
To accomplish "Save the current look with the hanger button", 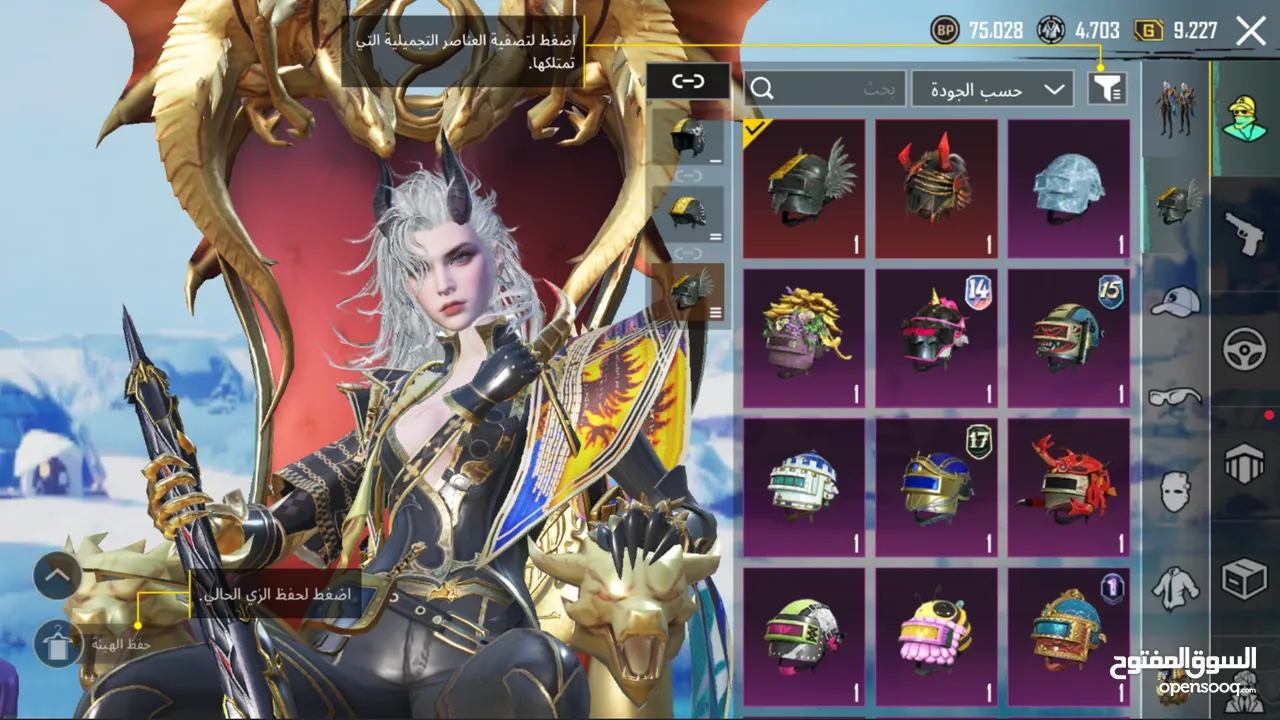I will point(58,644).
